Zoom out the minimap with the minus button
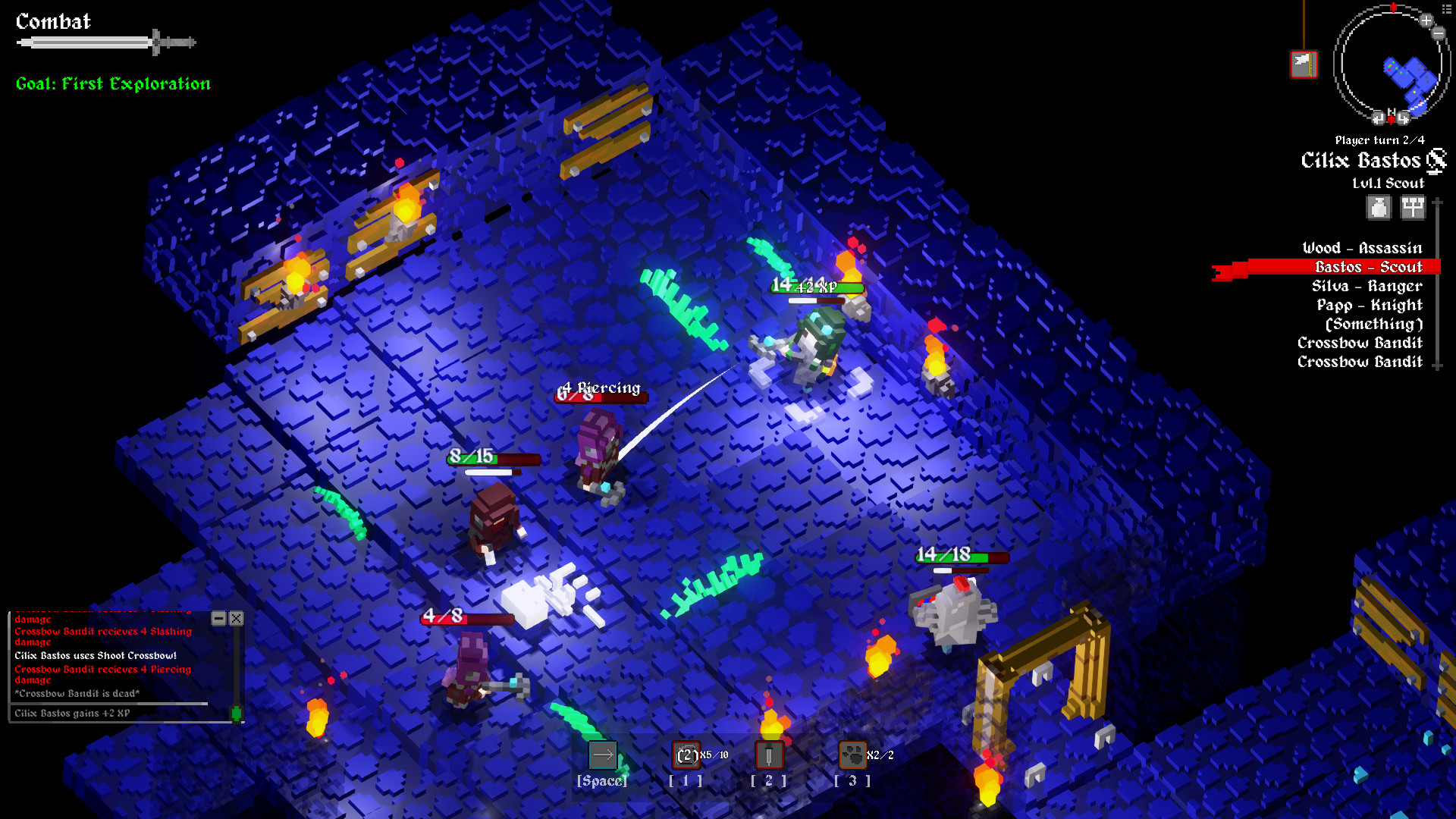This screenshot has height=819, width=1456. 1439,33
